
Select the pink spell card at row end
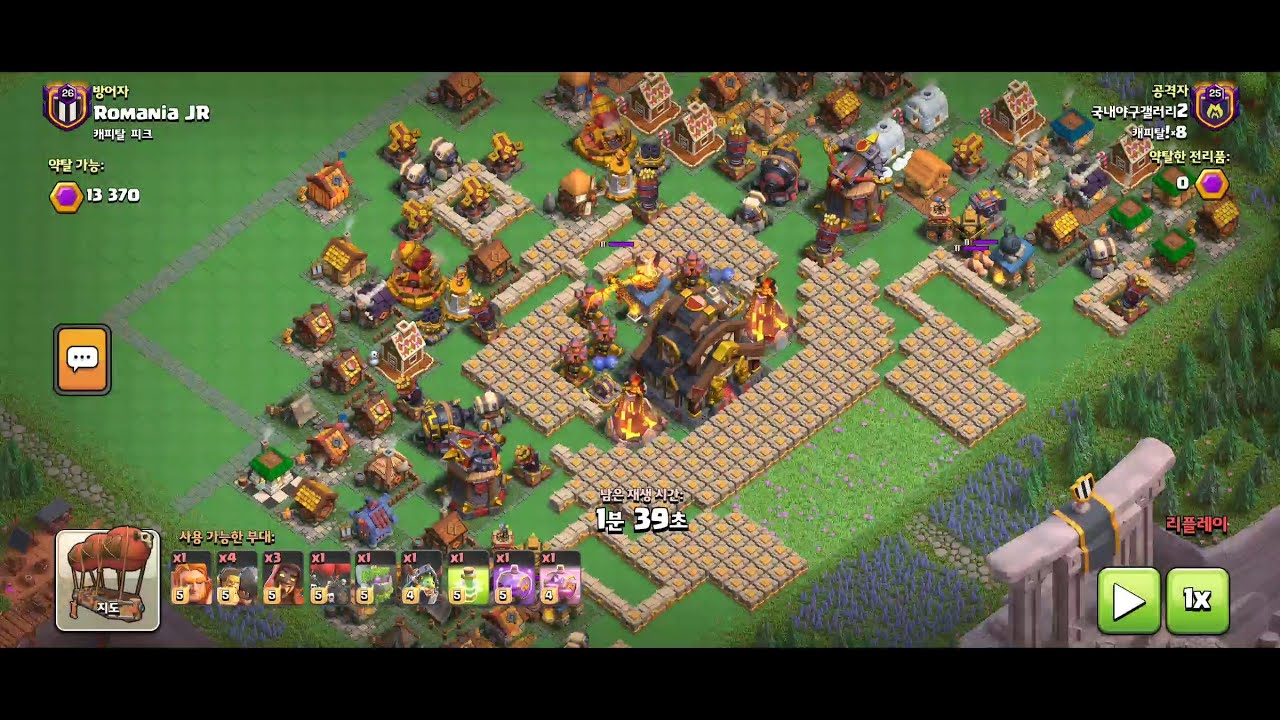click(560, 578)
